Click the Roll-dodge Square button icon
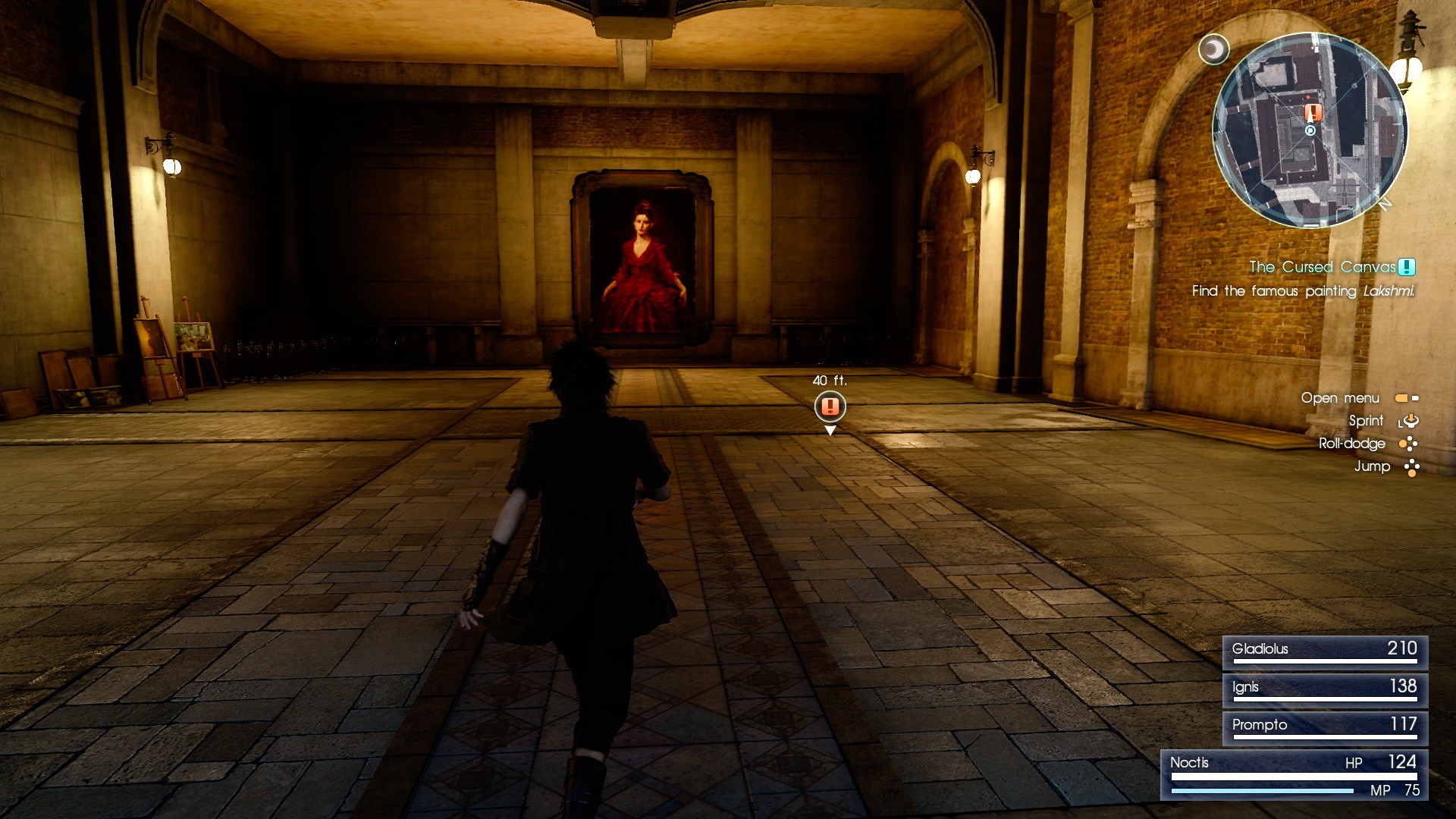The image size is (1456, 819). 1408,444
